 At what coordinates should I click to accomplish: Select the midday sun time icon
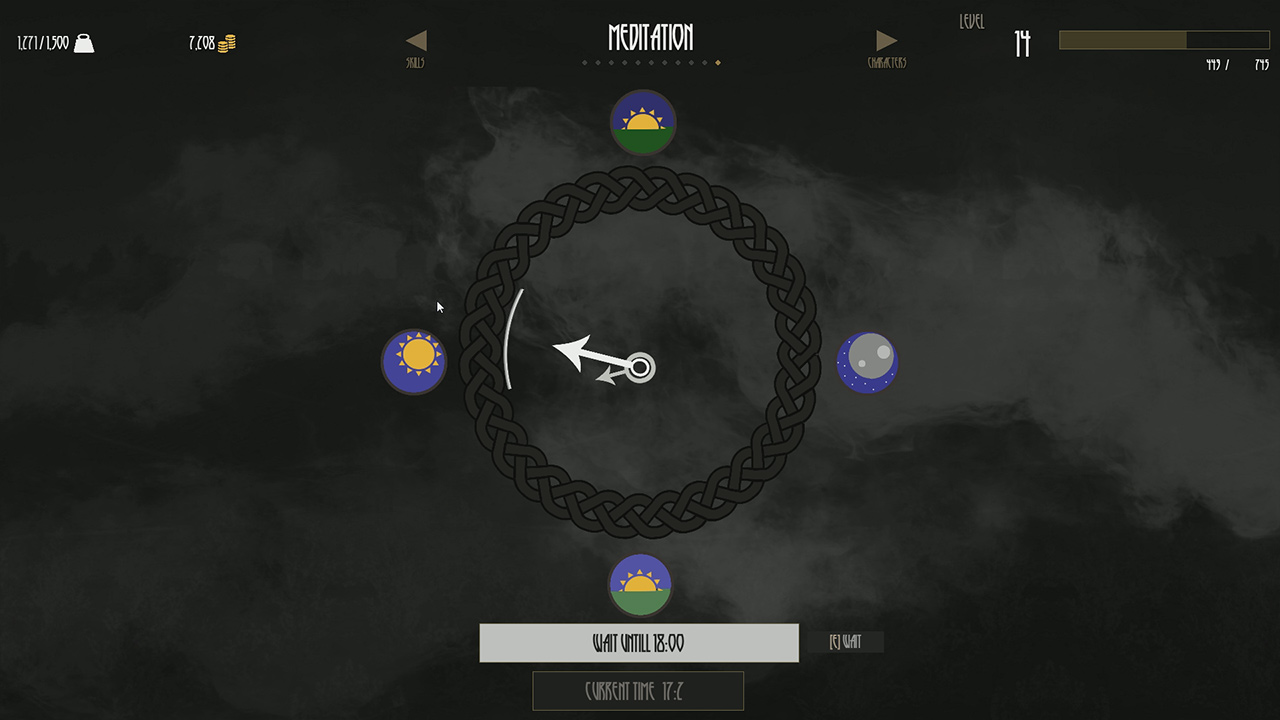[414, 361]
